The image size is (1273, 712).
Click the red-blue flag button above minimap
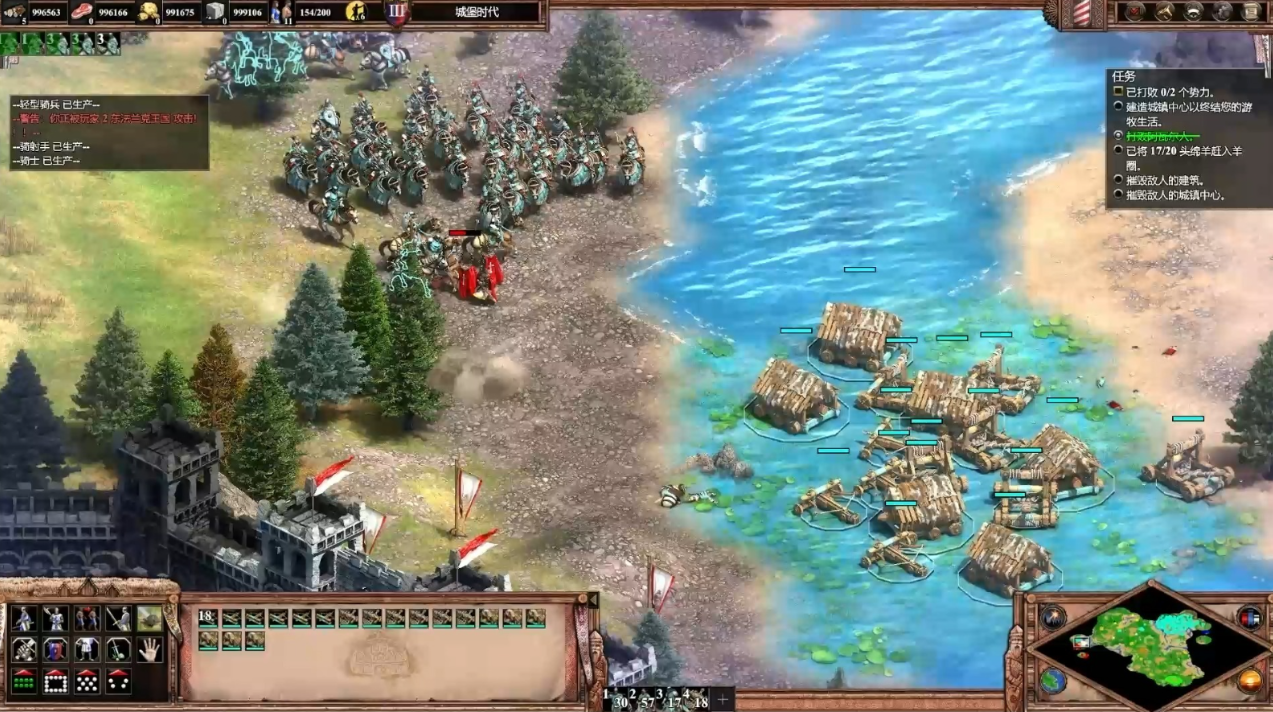1249,617
